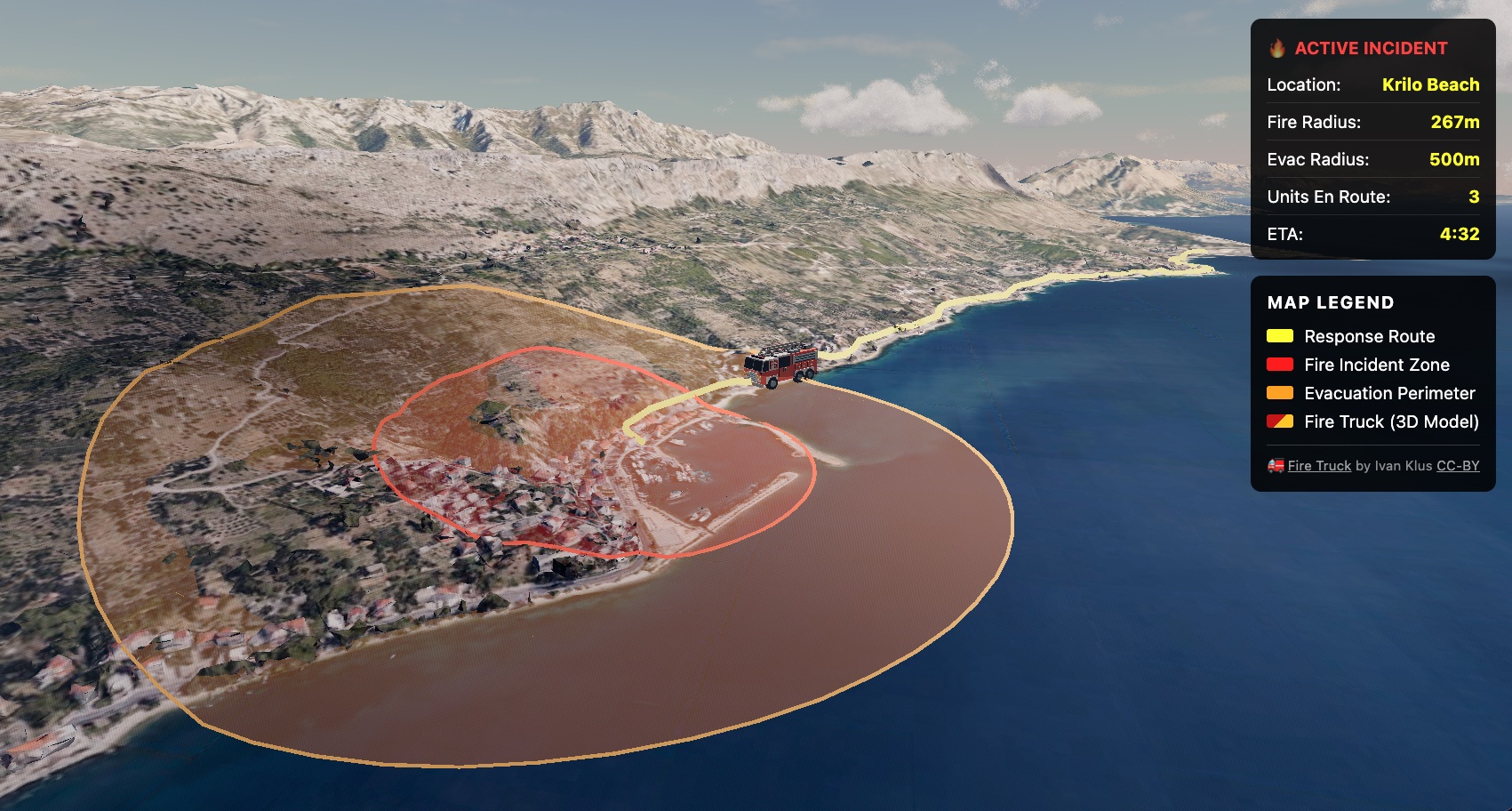The image size is (1512, 811).
Task: Click the red Fire Incident Zone legend icon
Action: point(1278,365)
